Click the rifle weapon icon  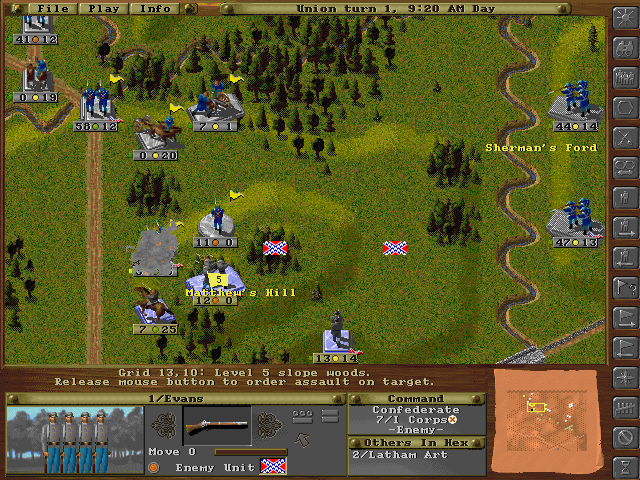pos(216,425)
